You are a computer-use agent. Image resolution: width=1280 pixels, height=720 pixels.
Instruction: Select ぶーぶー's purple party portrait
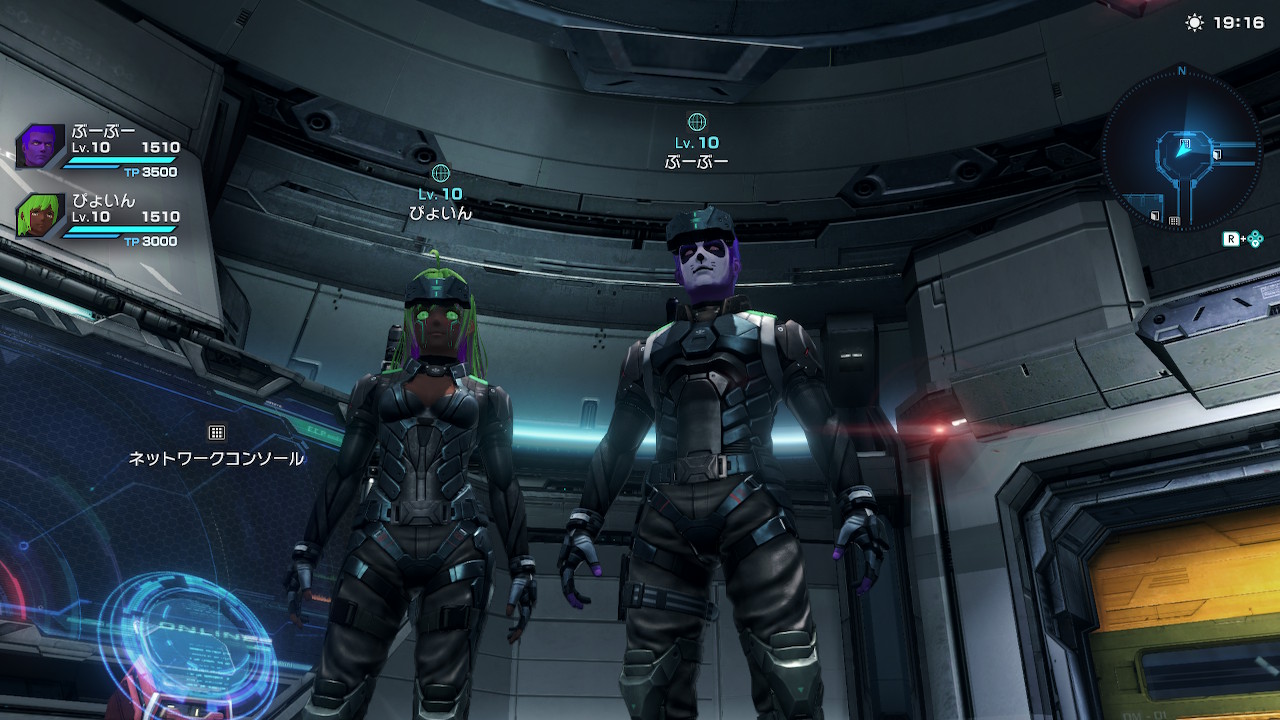(40, 146)
